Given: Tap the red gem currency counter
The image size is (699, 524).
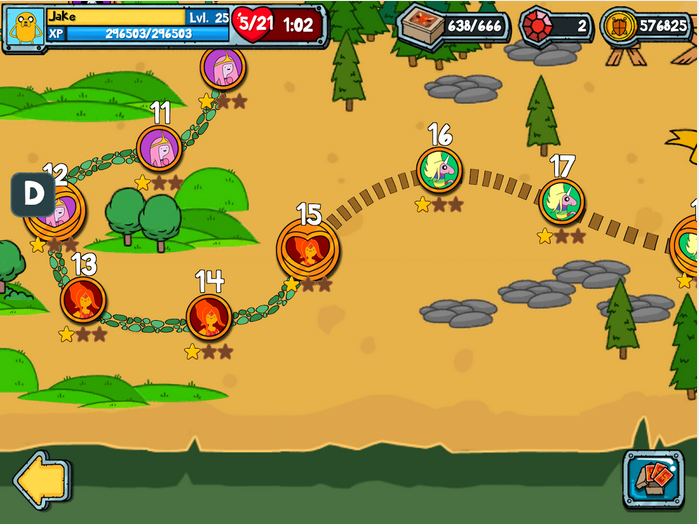Looking at the screenshot, I should 557,25.
